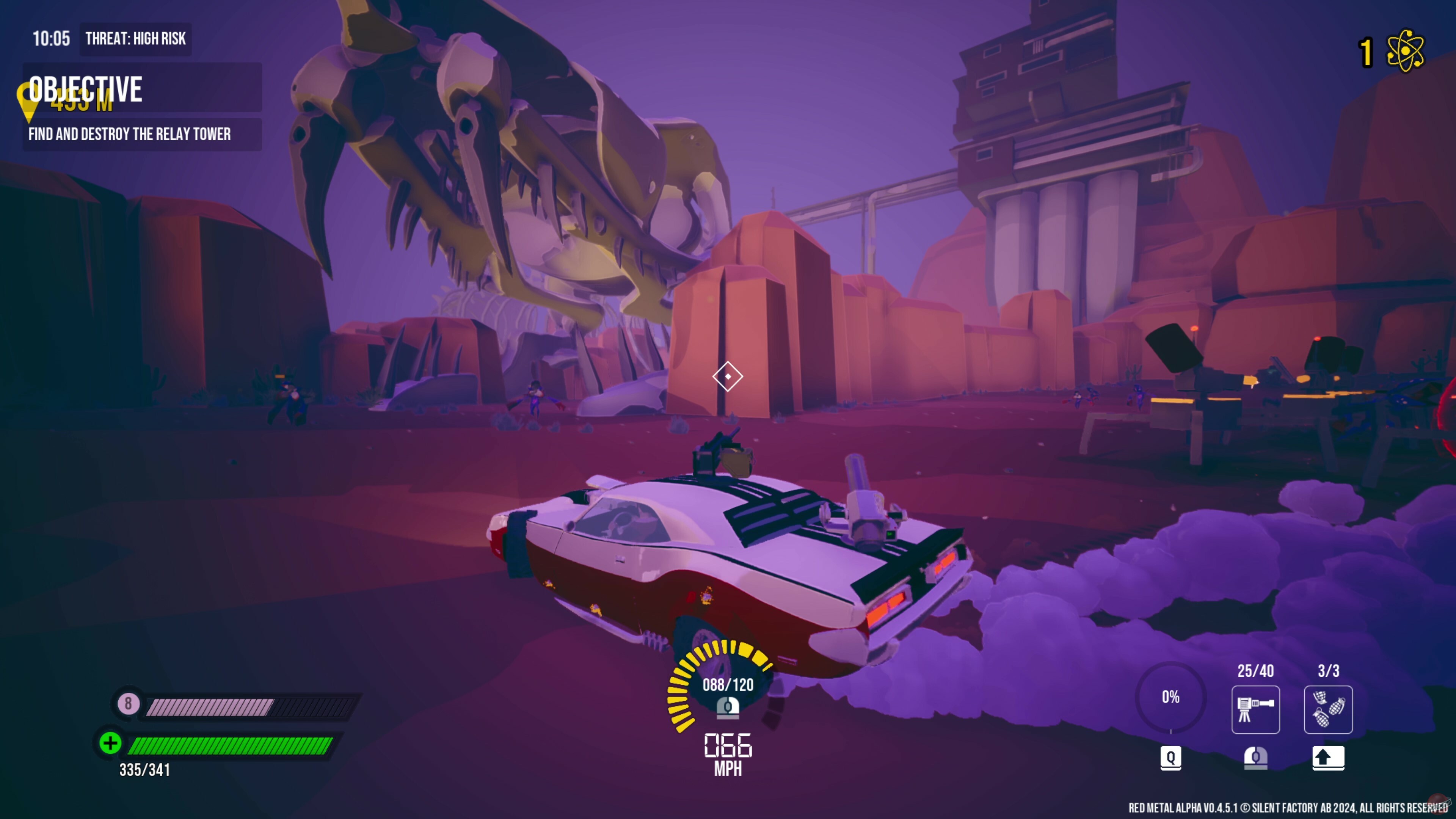
Task: Select the 10:05 mission timer
Action: pos(53,39)
